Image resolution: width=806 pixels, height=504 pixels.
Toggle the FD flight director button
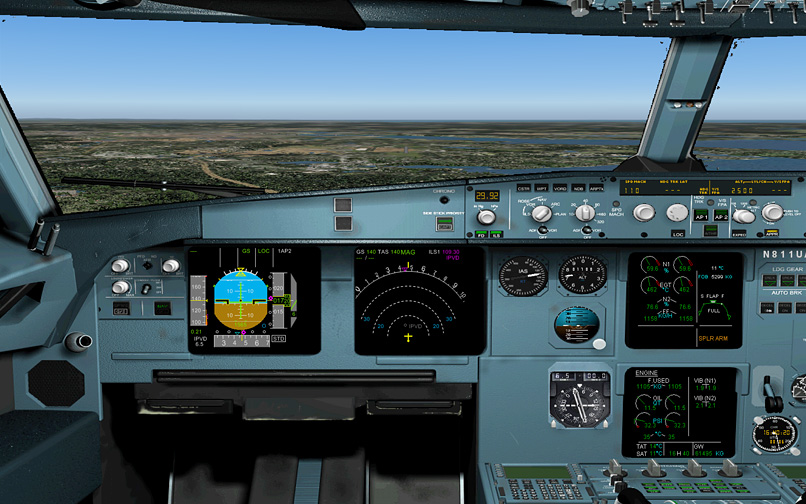481,234
